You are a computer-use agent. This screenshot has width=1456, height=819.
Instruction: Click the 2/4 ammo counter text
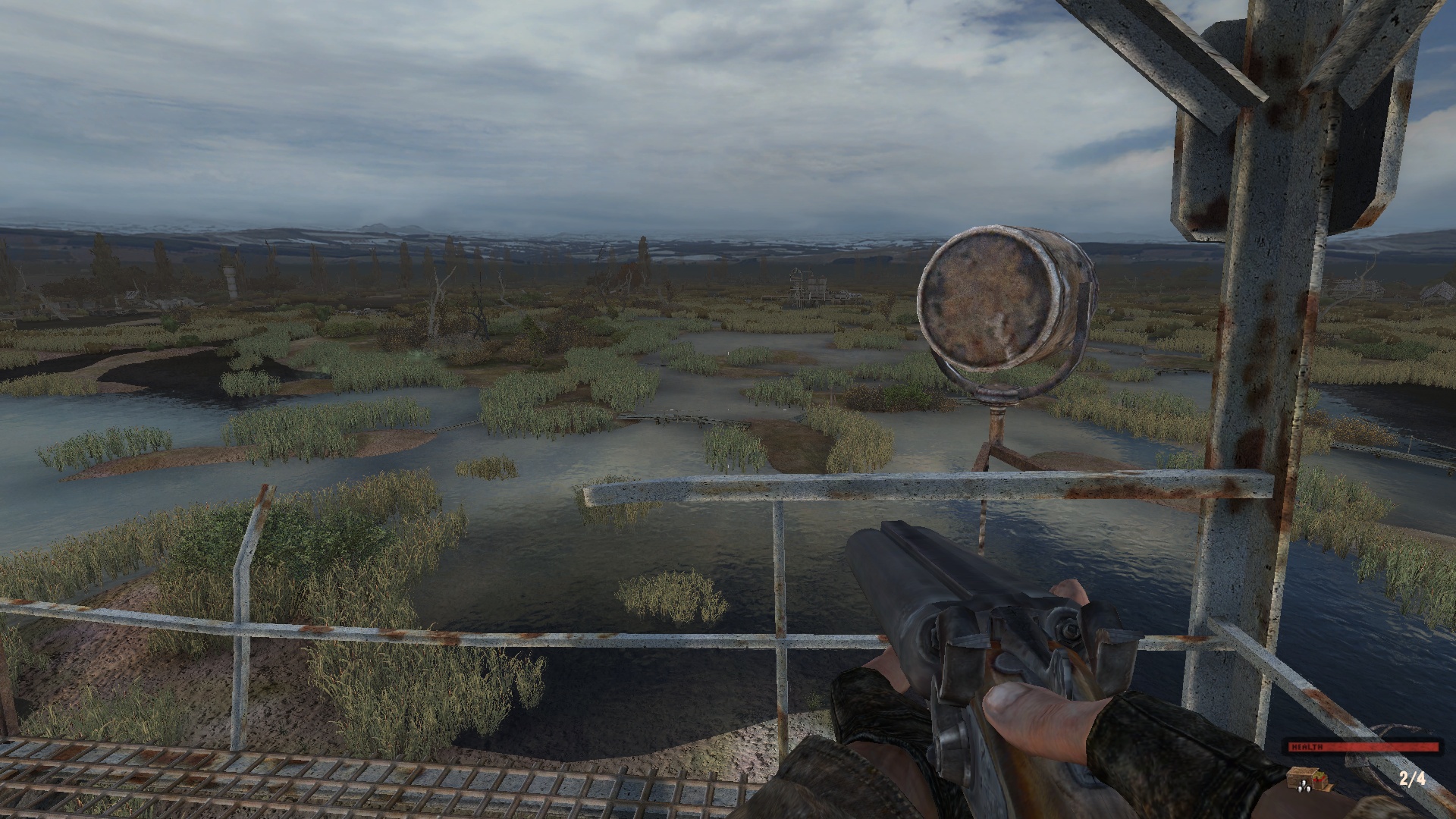pos(1412,780)
